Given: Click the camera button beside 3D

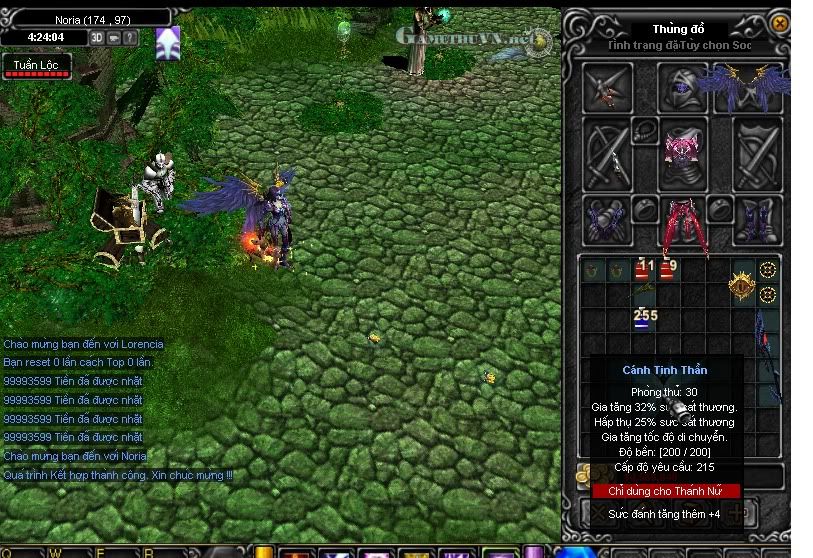Looking at the screenshot, I should coord(115,37).
